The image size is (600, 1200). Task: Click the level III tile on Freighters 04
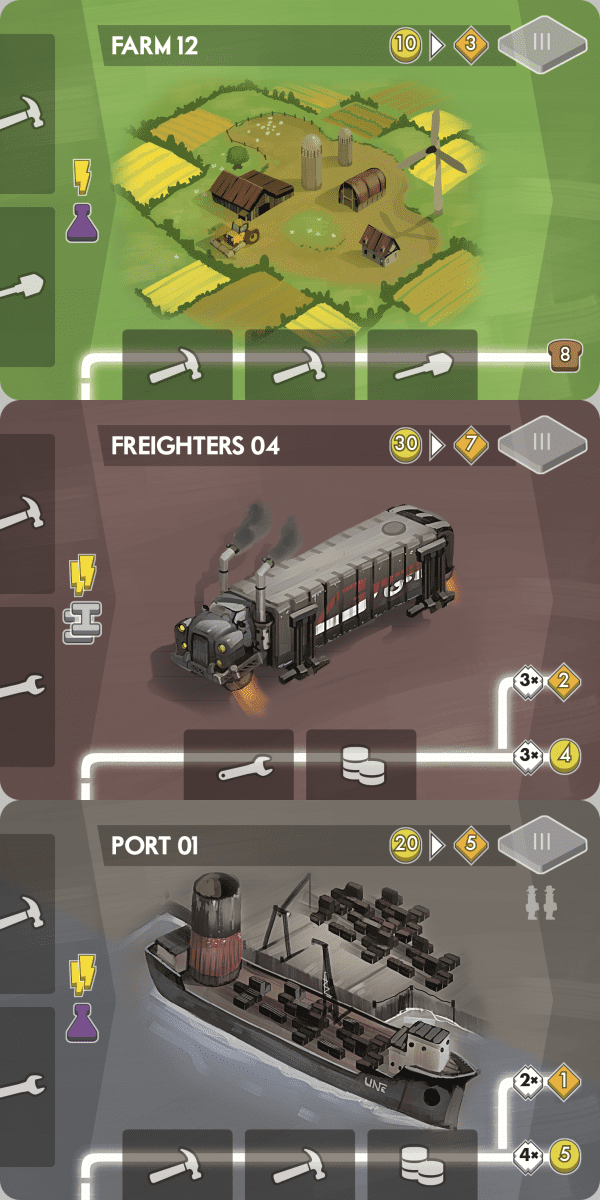pyautogui.click(x=543, y=444)
